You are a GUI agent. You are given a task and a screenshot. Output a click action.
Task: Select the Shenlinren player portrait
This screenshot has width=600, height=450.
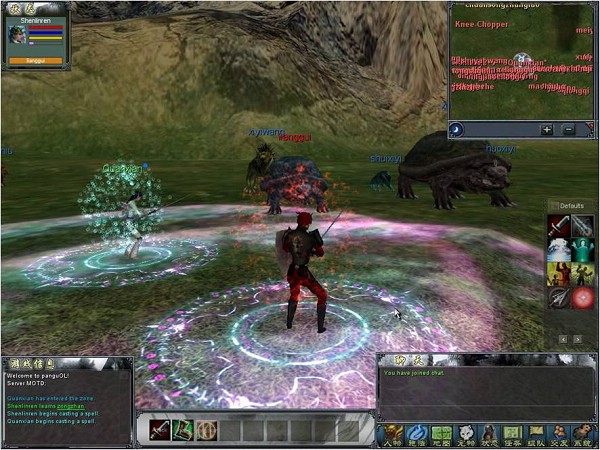(x=18, y=33)
